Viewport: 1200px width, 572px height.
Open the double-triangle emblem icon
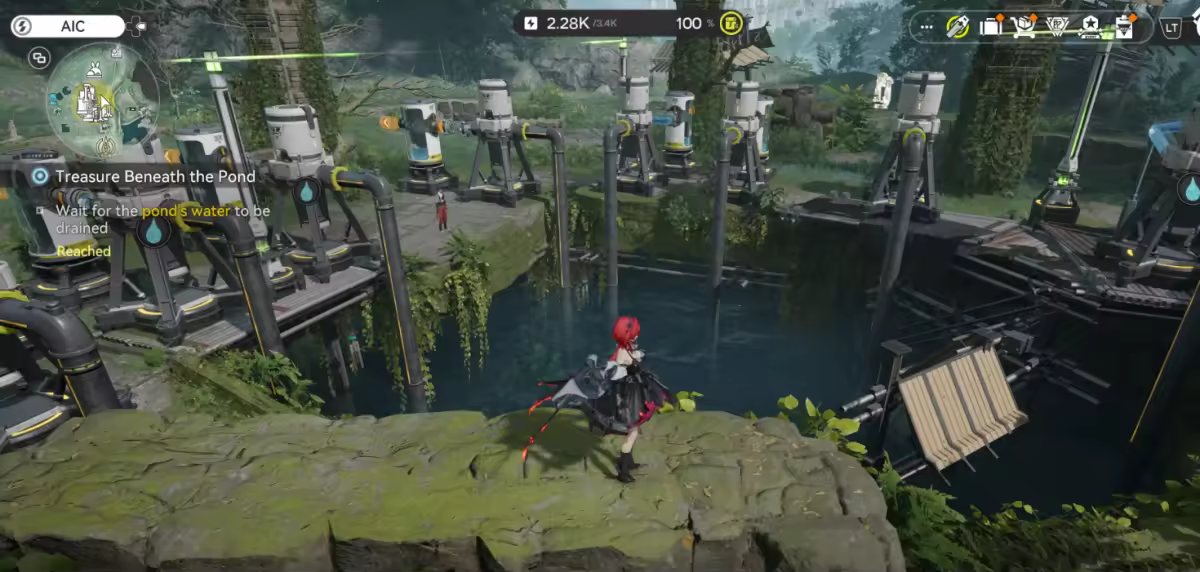(x=1057, y=26)
